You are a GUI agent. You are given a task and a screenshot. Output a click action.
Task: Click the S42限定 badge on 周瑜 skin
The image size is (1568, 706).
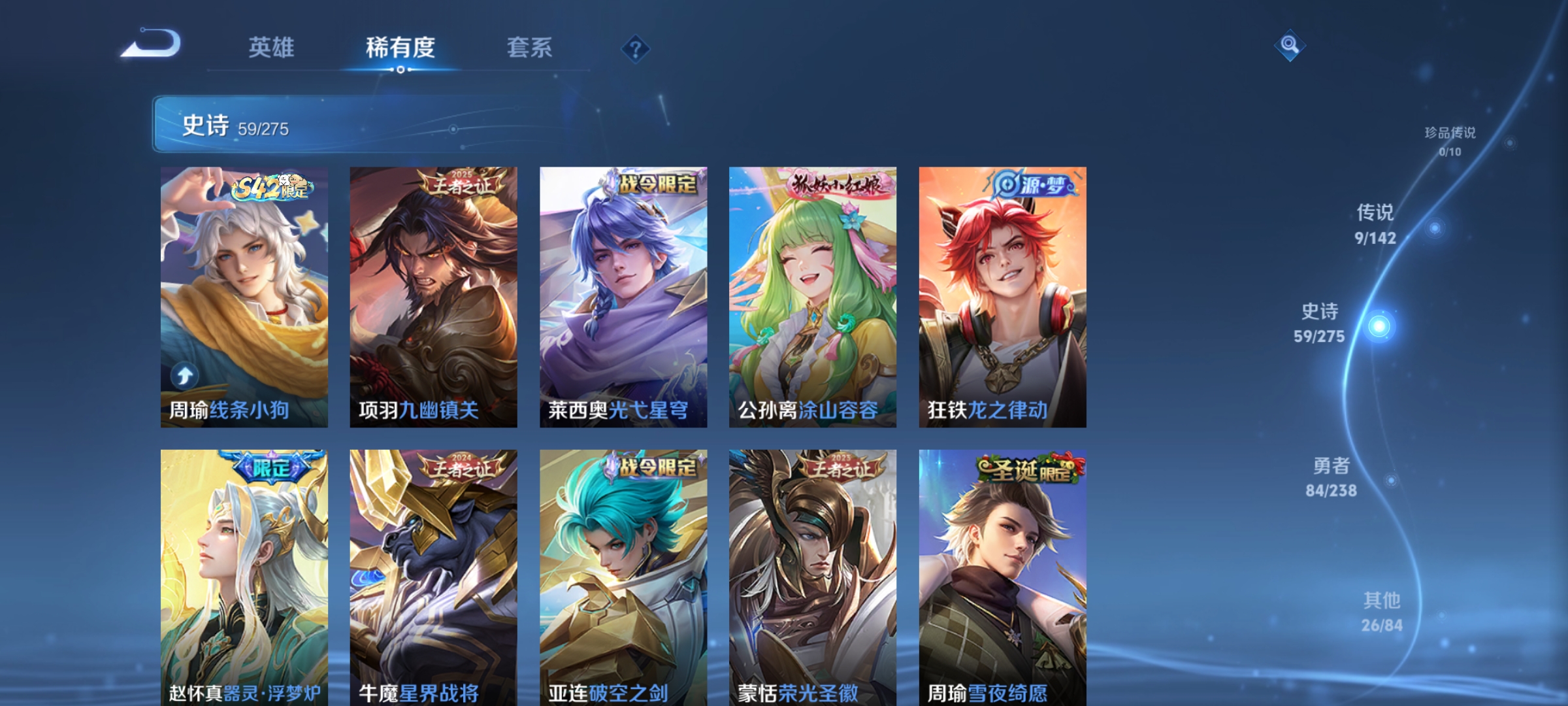(270, 188)
